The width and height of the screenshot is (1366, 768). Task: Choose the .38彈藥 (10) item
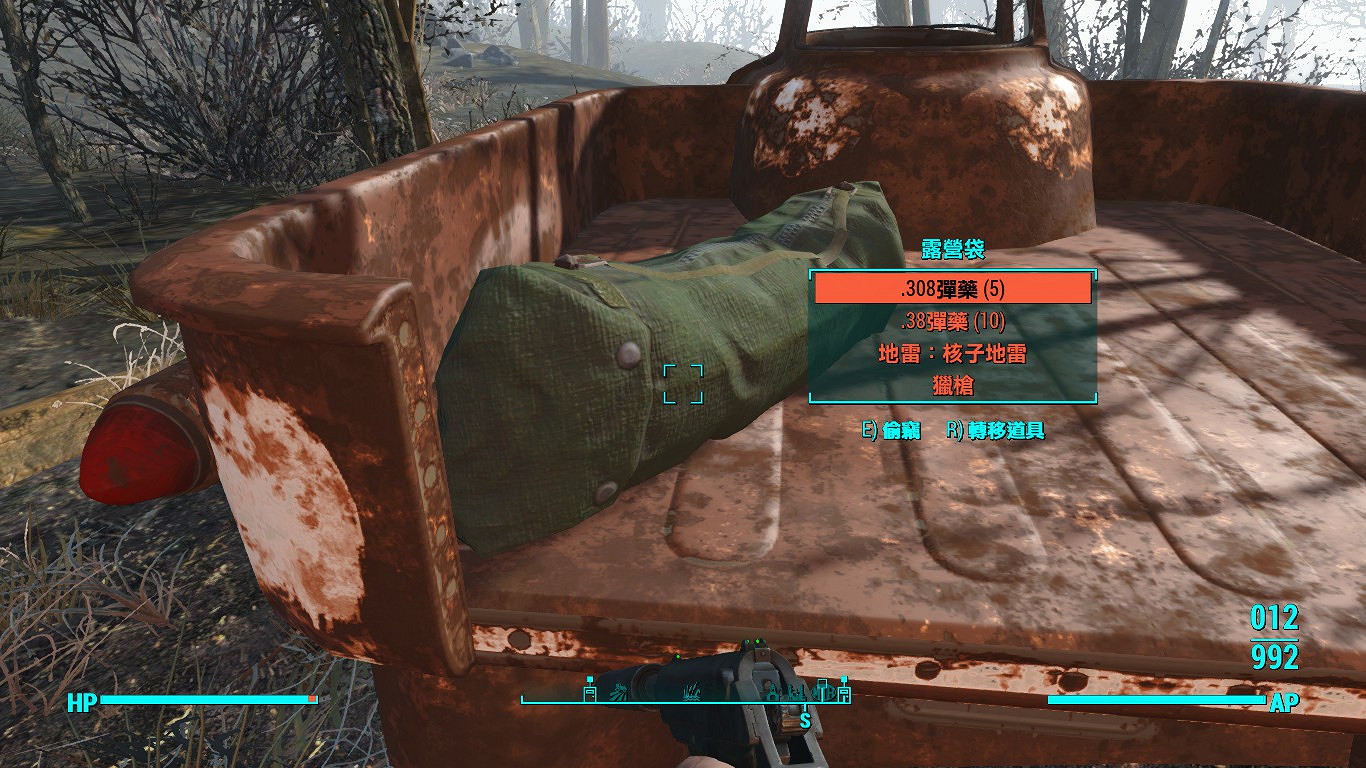click(x=952, y=321)
